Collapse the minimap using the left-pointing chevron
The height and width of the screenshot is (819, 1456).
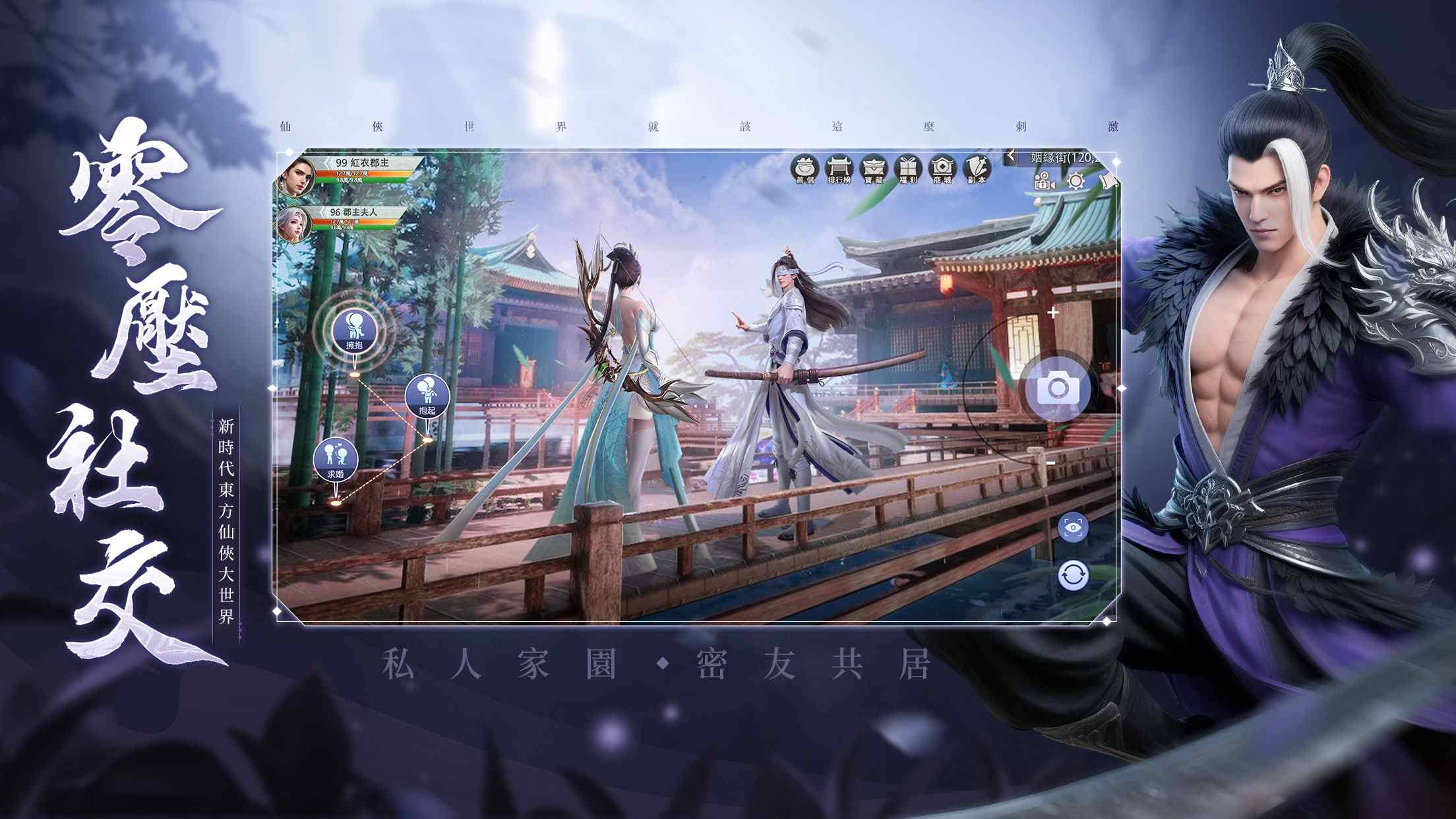point(1011,156)
